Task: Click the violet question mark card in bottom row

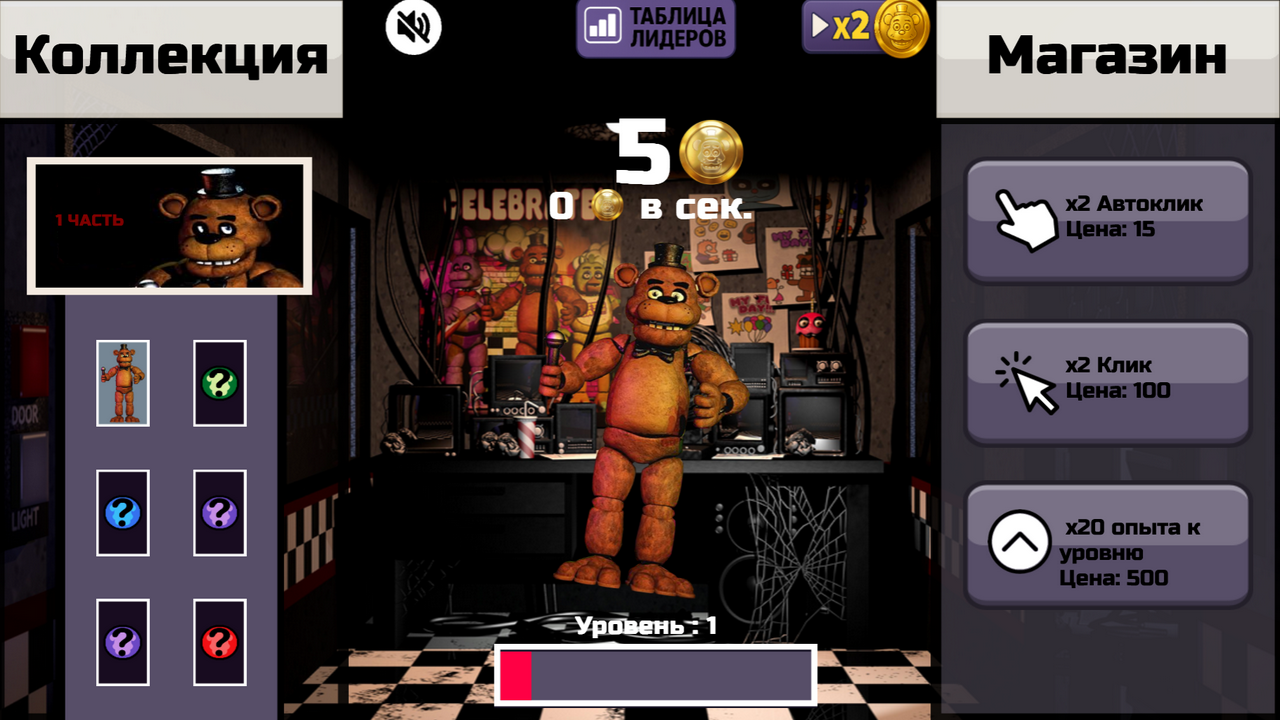Action: (122, 642)
